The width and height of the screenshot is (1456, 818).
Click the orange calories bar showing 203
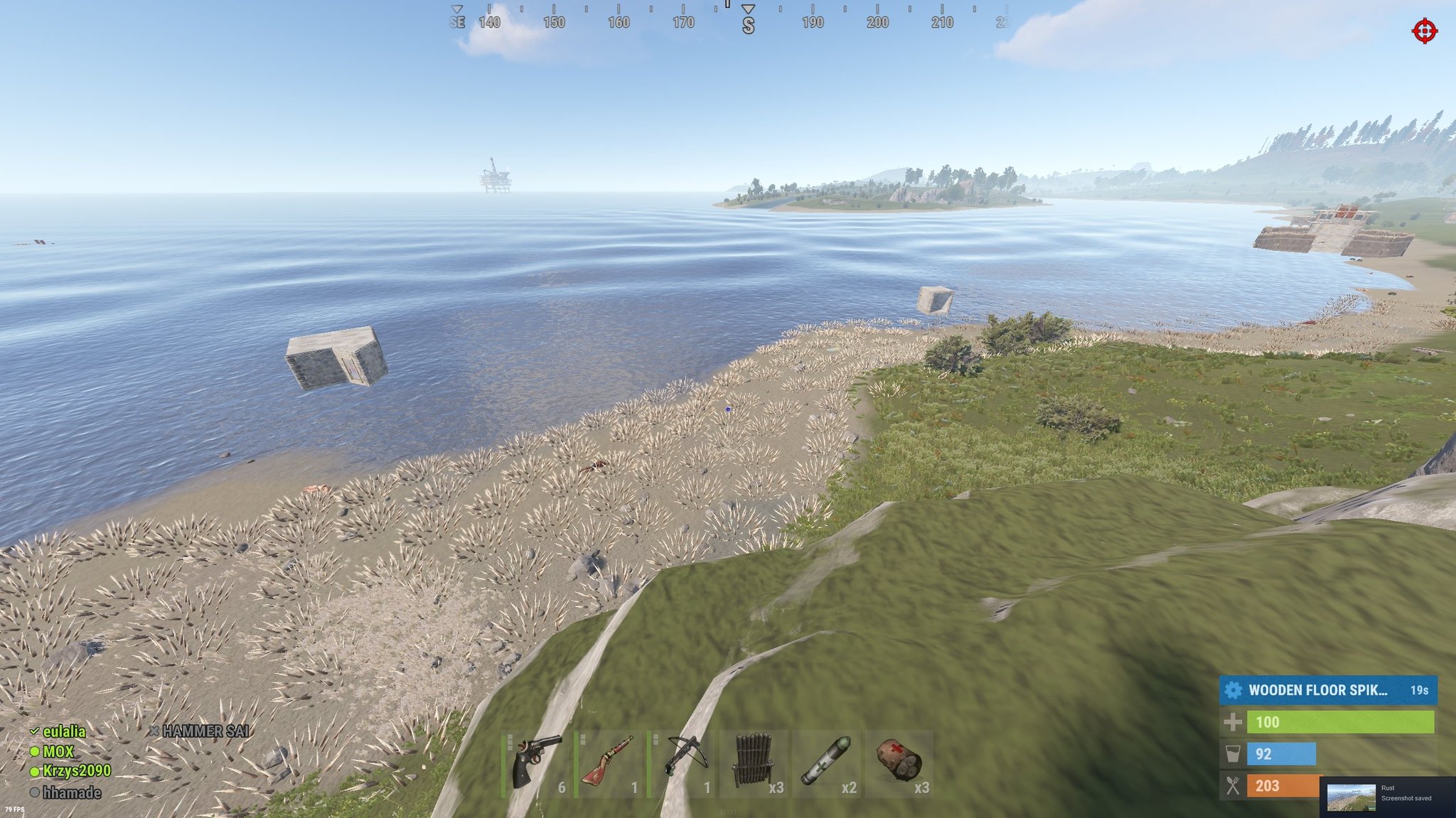pyautogui.click(x=1283, y=786)
